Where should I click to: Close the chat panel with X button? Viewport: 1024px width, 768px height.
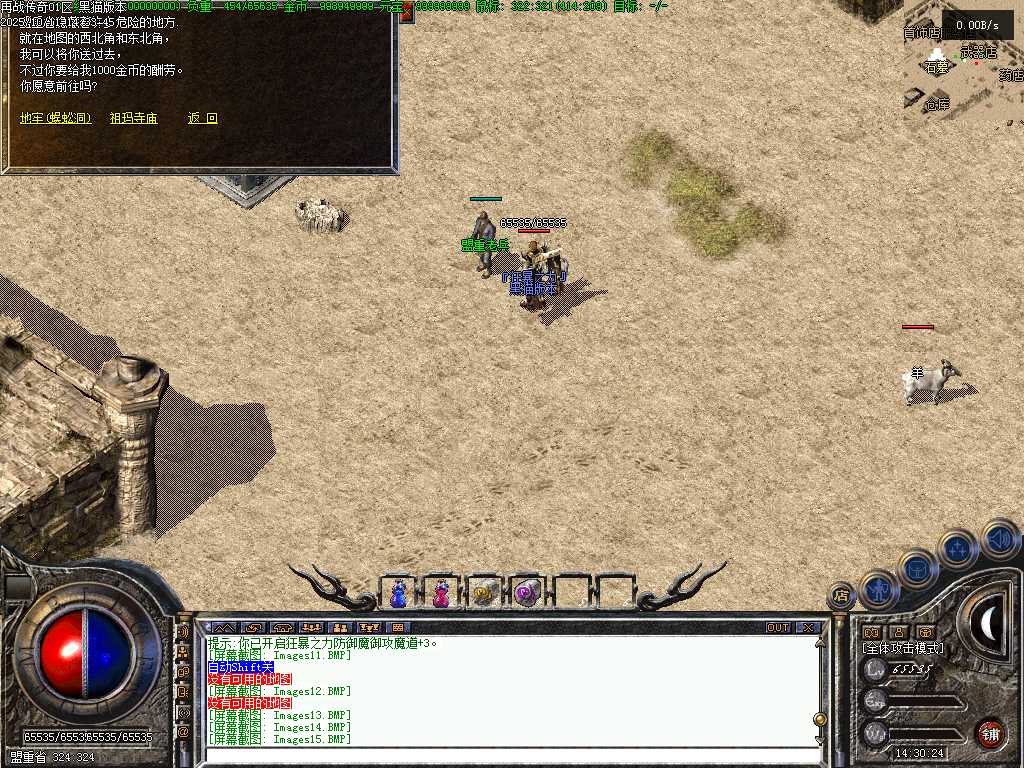(808, 628)
